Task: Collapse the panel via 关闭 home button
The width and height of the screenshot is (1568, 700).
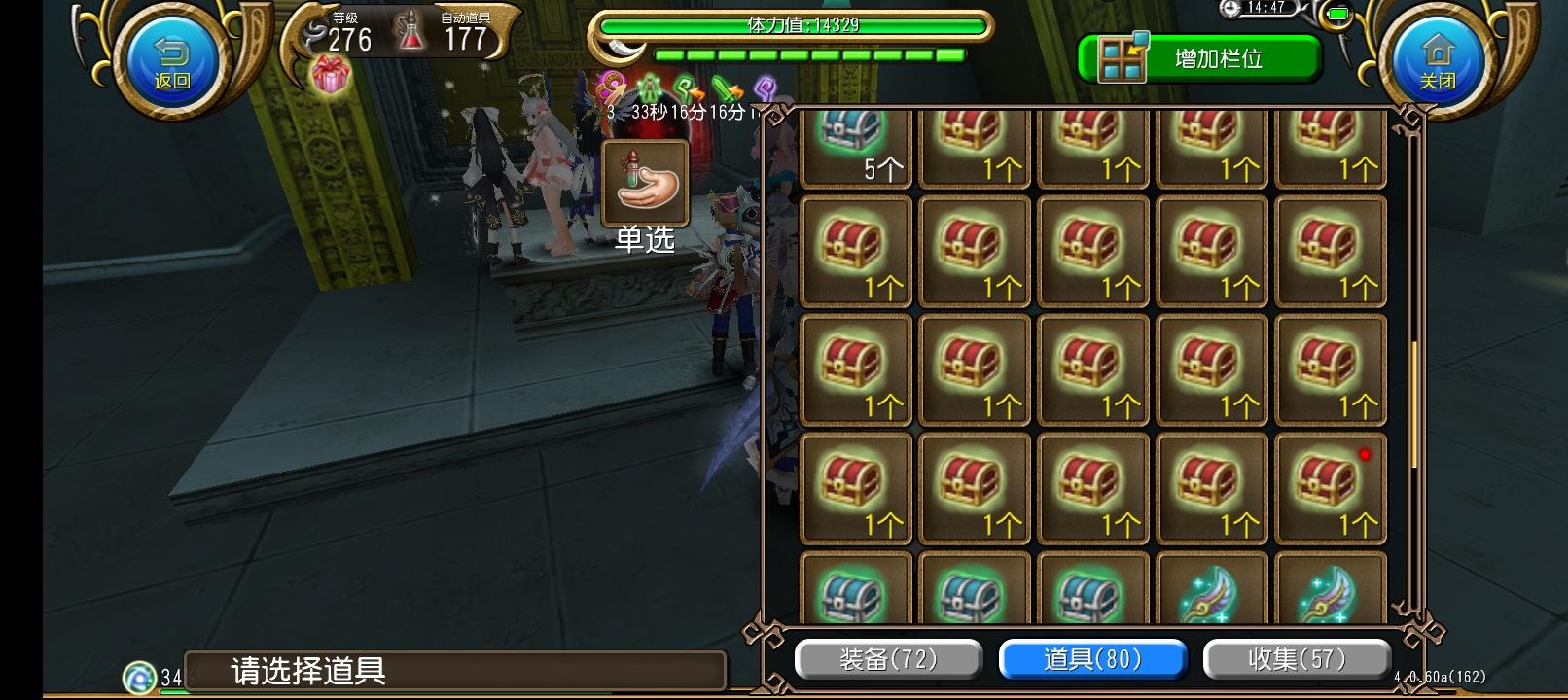Action: pyautogui.click(x=1438, y=55)
